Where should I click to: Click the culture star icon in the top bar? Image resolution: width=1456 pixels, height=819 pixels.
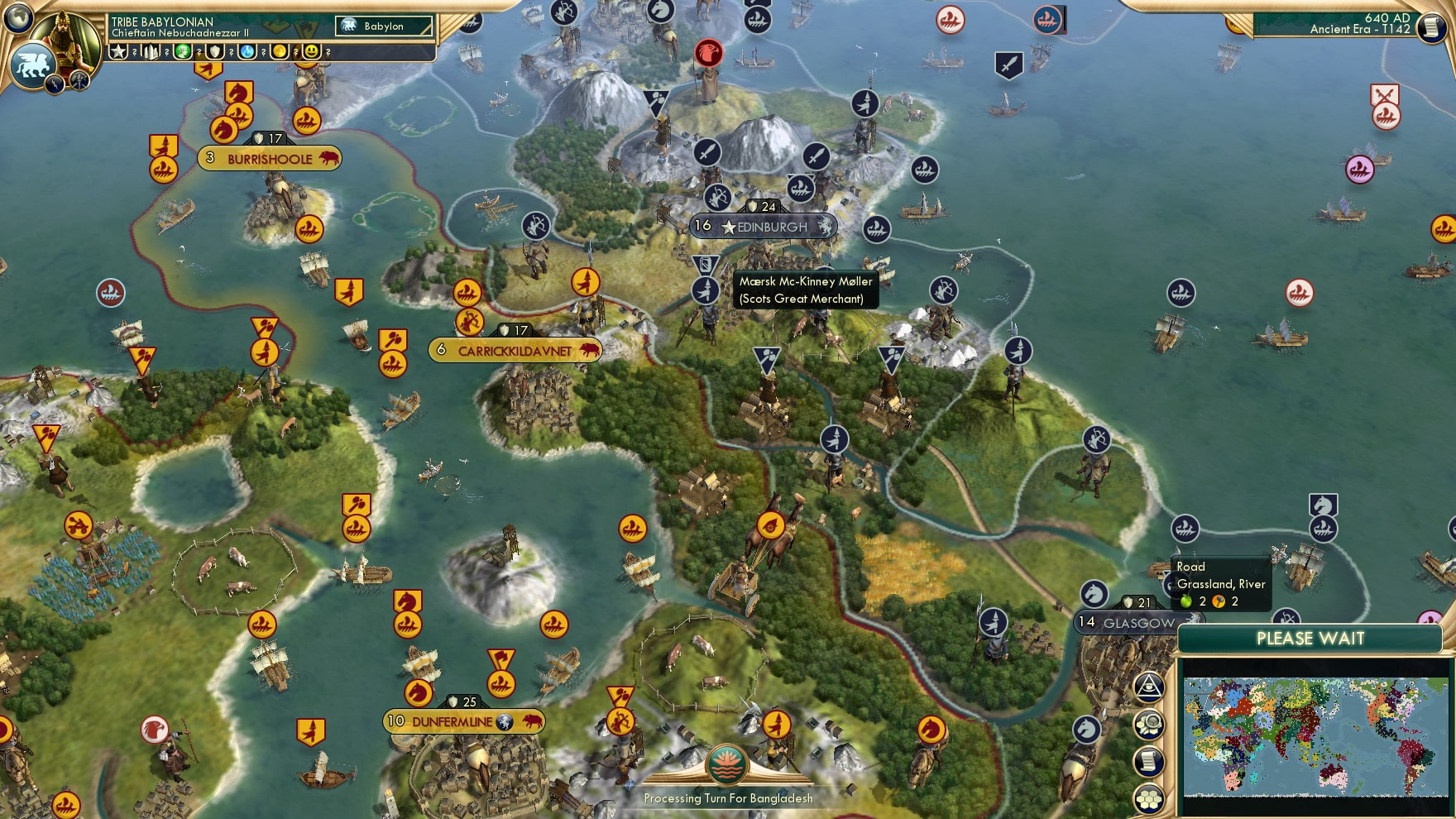tap(120, 52)
